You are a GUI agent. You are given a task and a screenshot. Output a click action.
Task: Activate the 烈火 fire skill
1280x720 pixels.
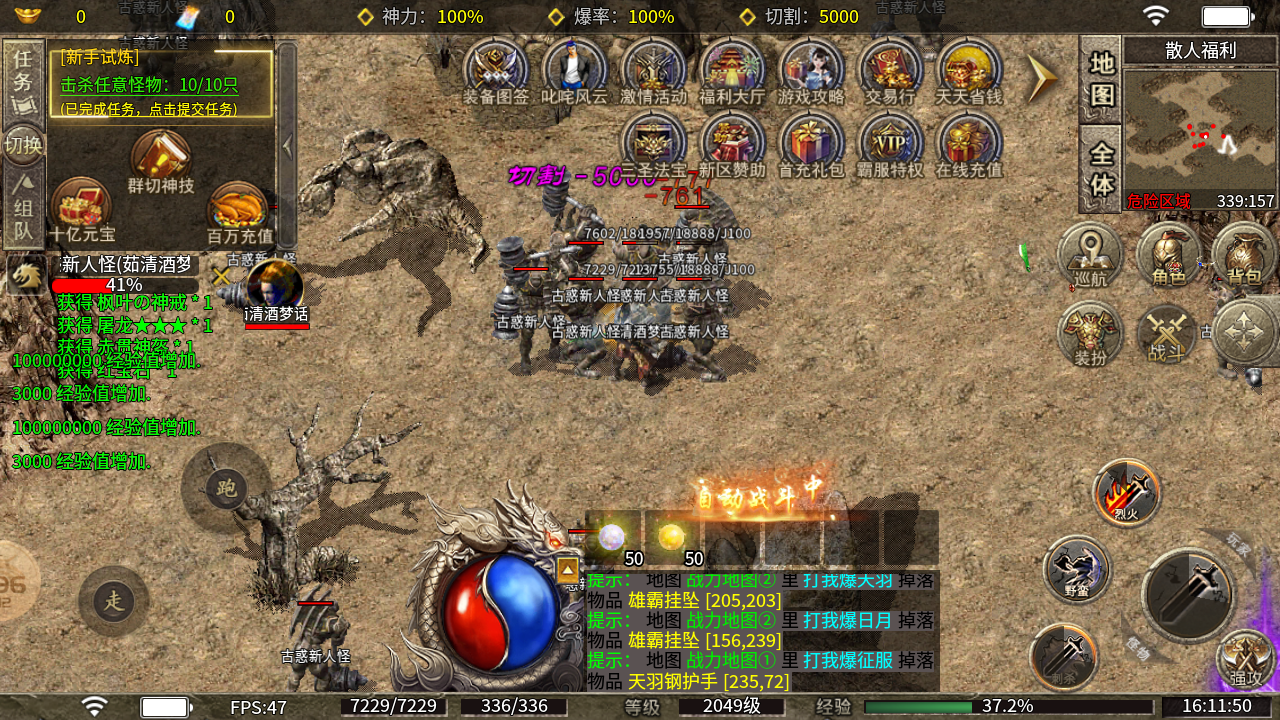1127,492
